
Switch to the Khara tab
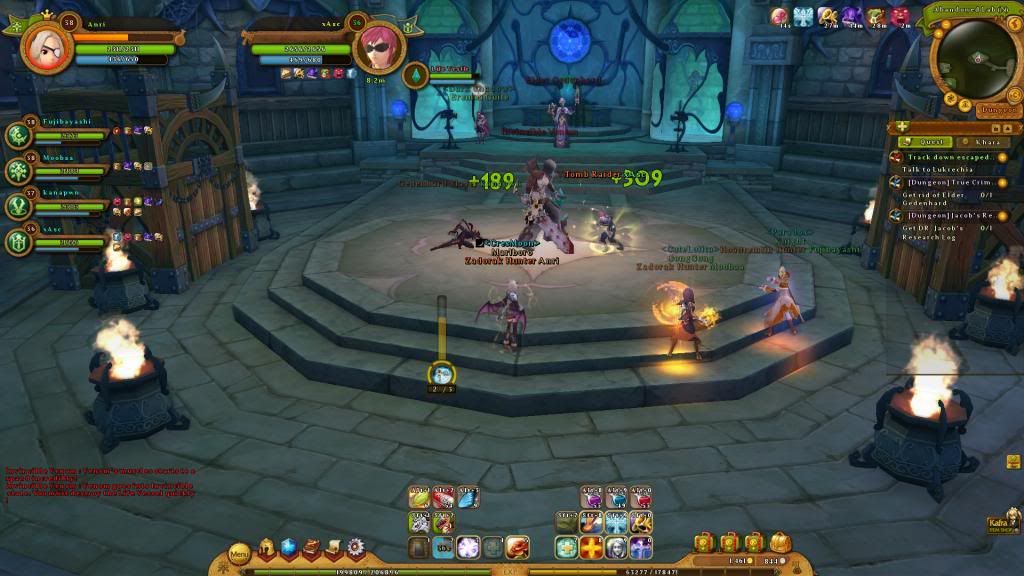pos(985,142)
